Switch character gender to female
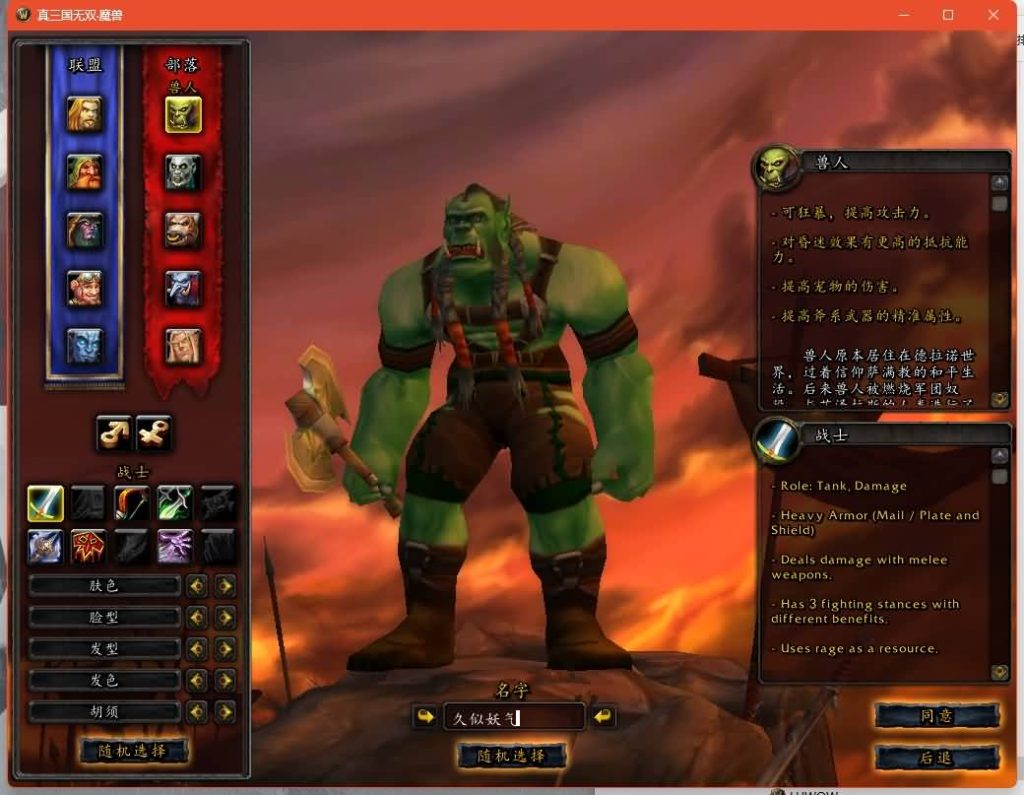Screen dimensions: 1024x795 coord(154,433)
